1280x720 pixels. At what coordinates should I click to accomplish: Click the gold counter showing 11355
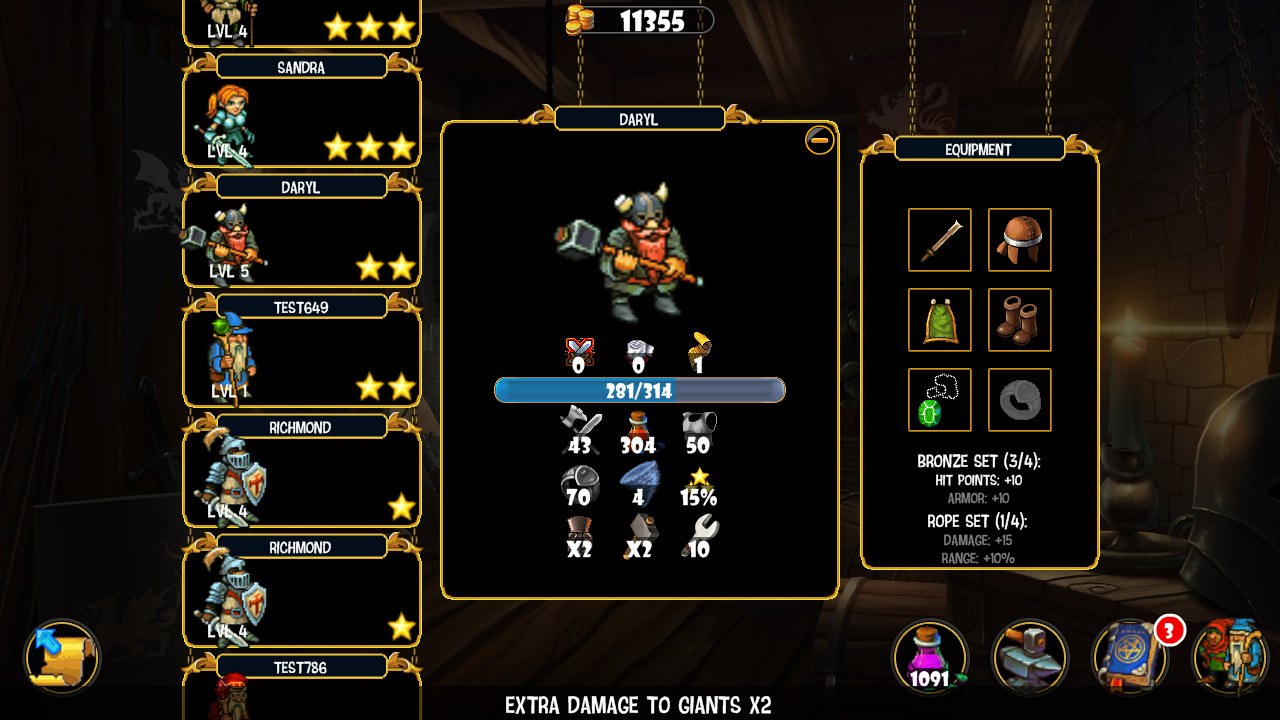coord(640,21)
